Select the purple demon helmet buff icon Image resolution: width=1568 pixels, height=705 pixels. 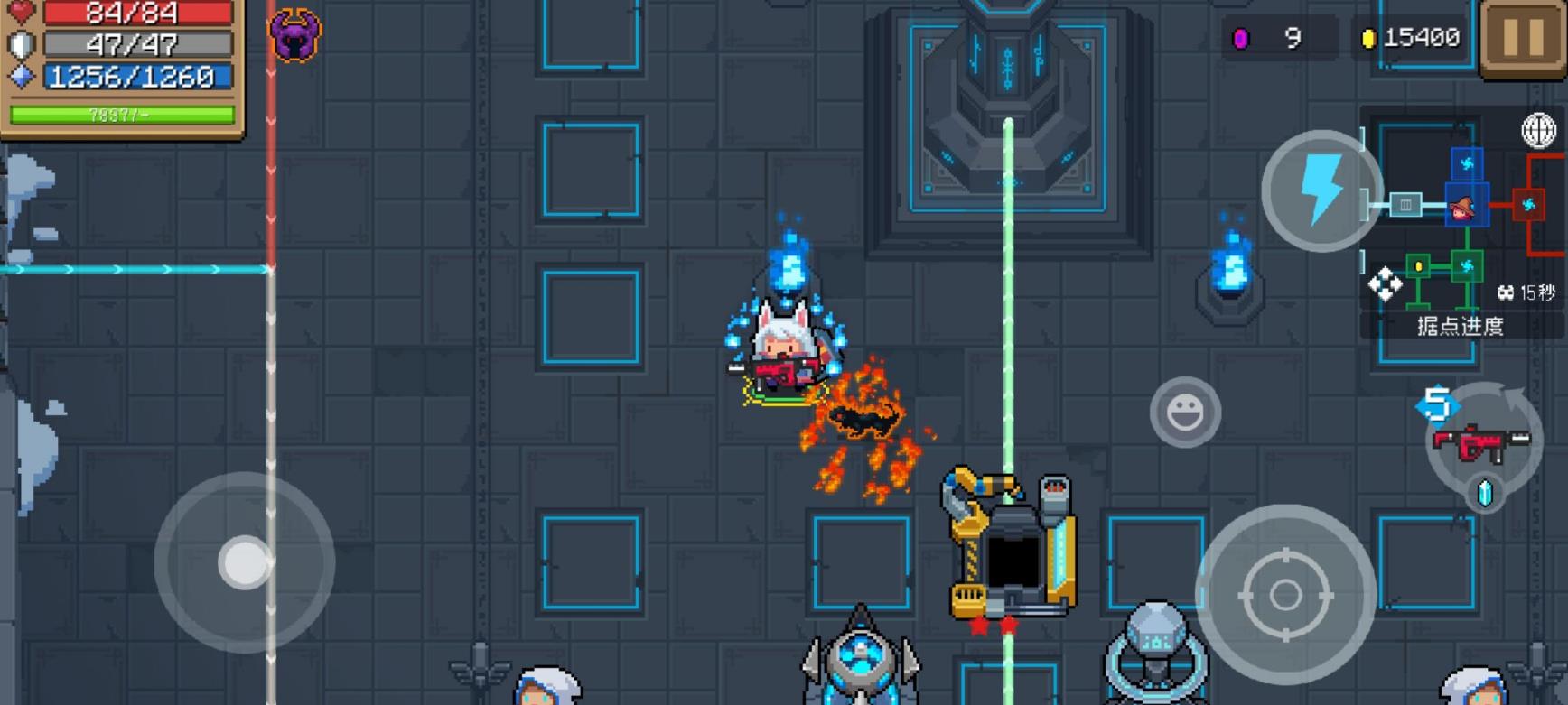pos(295,36)
